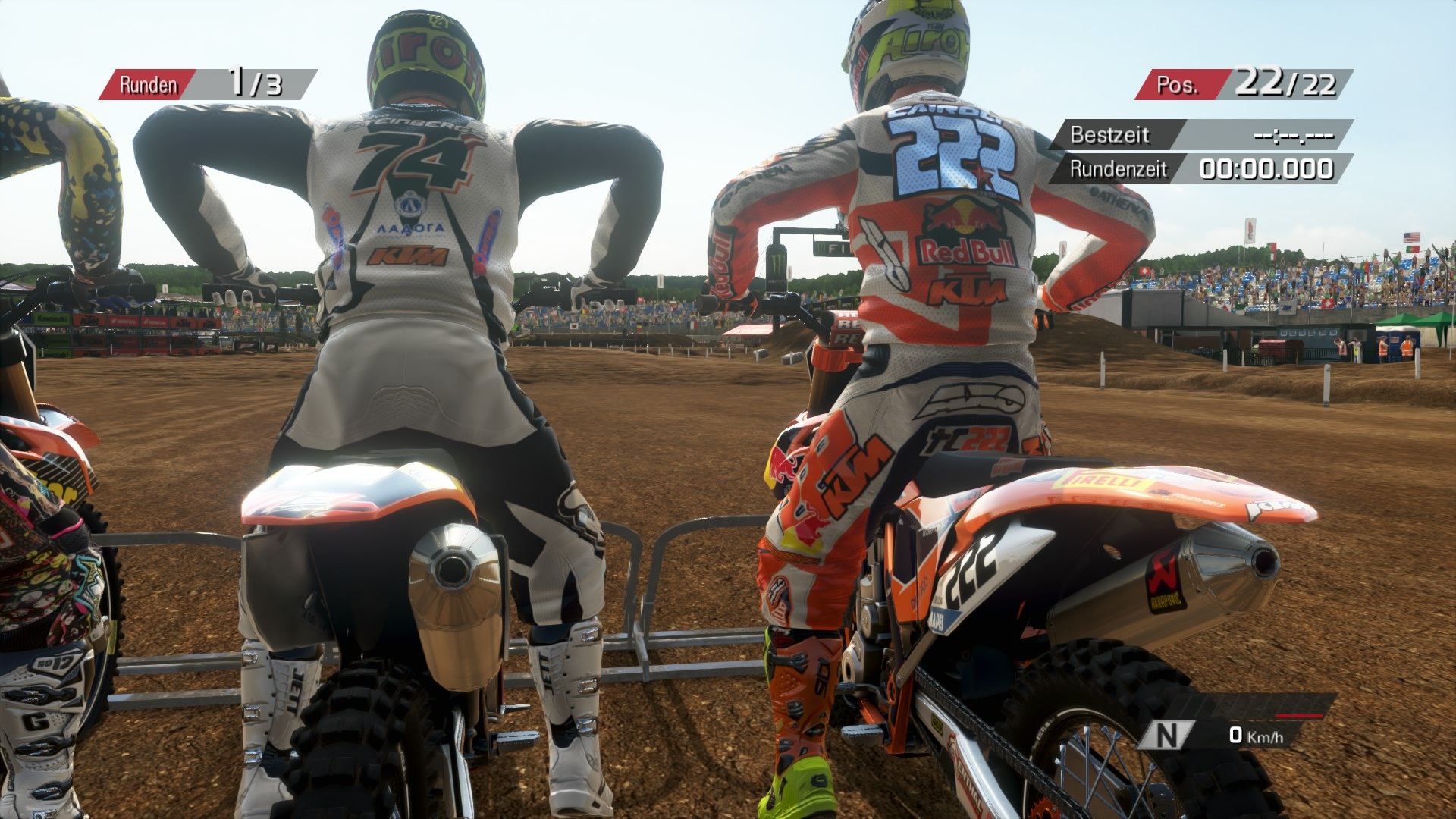Select the Pos. position indicator

(x=1177, y=83)
